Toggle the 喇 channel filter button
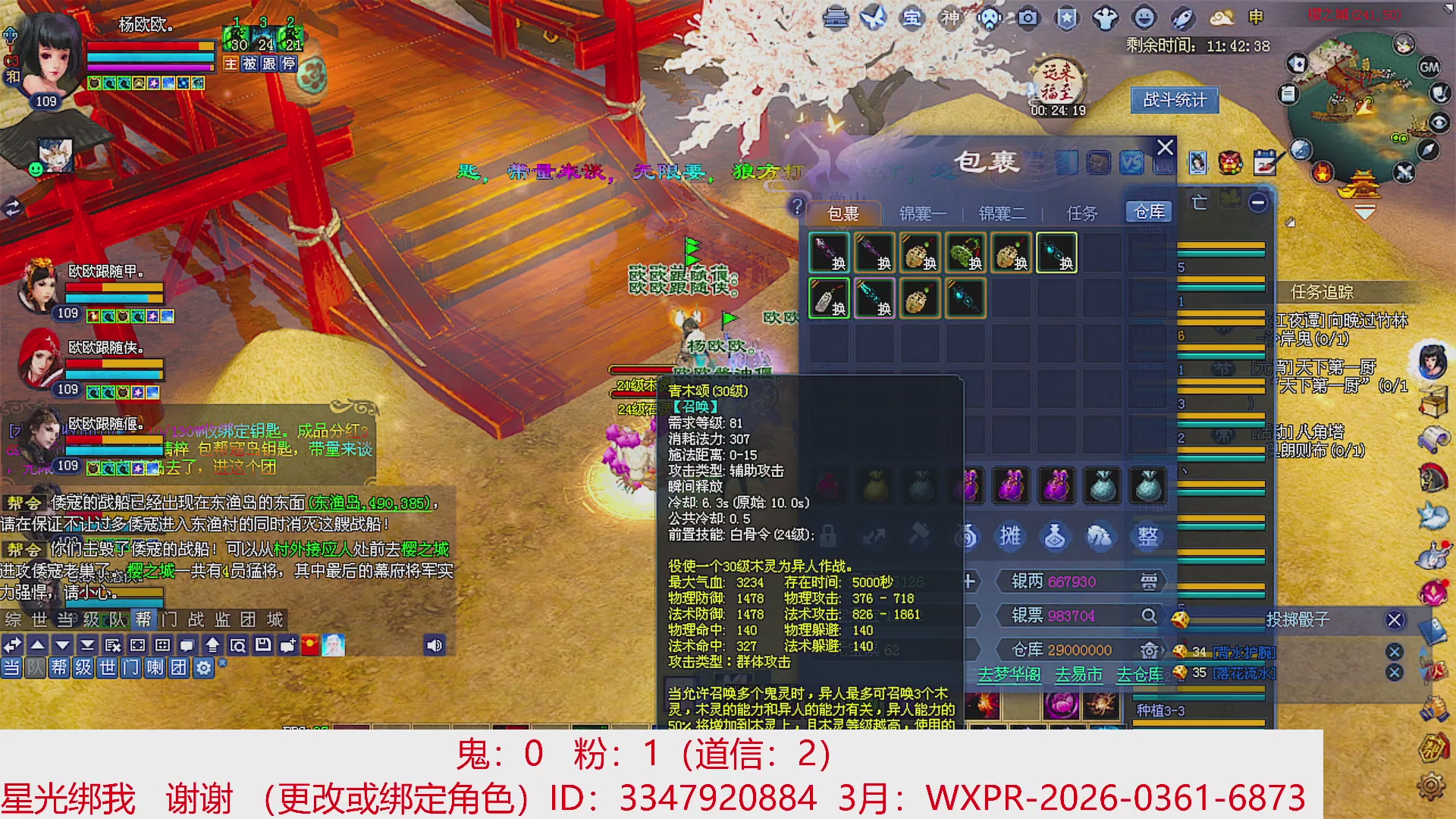The width and height of the screenshot is (1456, 819). point(155,668)
